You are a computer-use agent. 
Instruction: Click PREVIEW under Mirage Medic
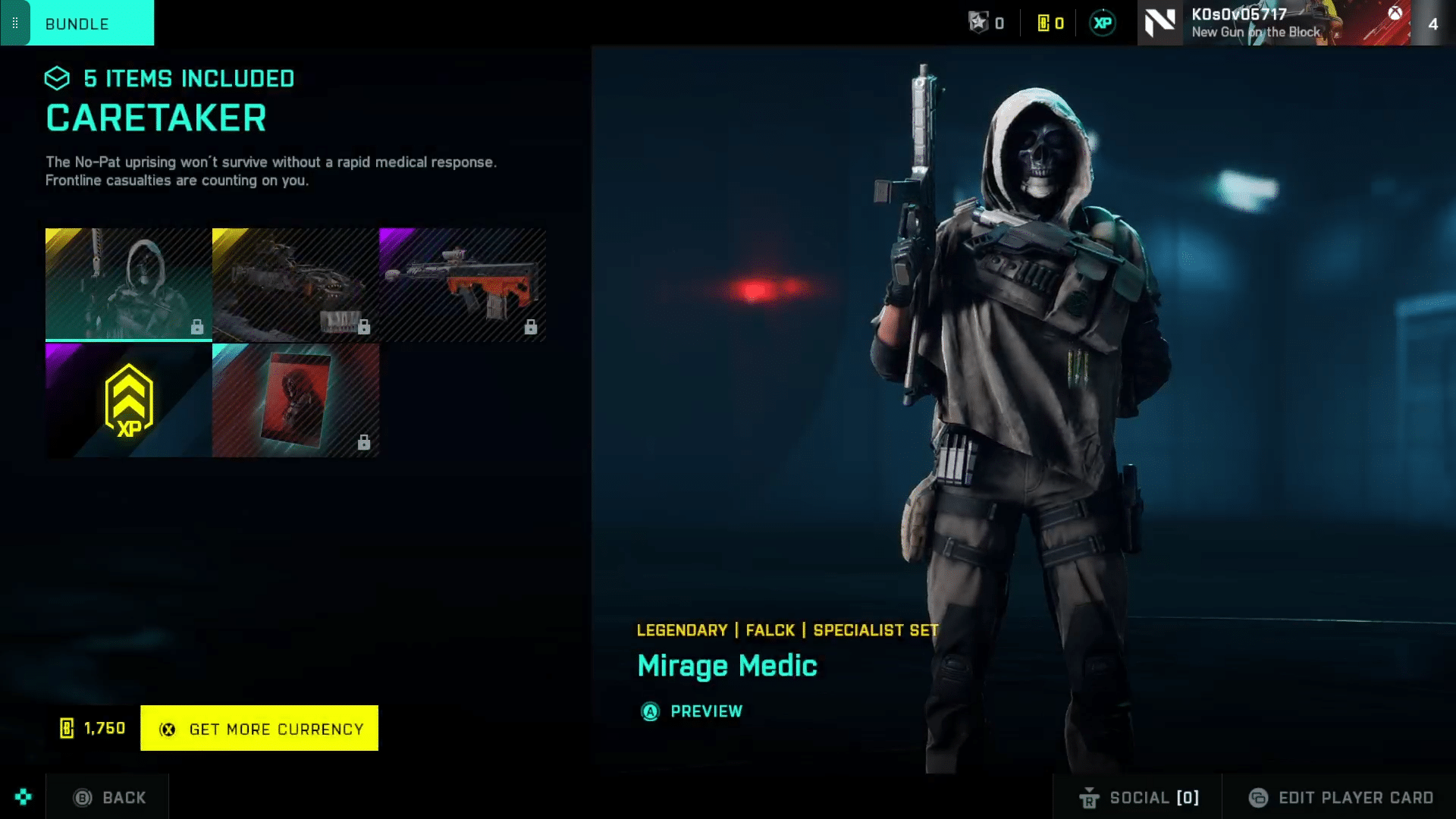click(706, 711)
